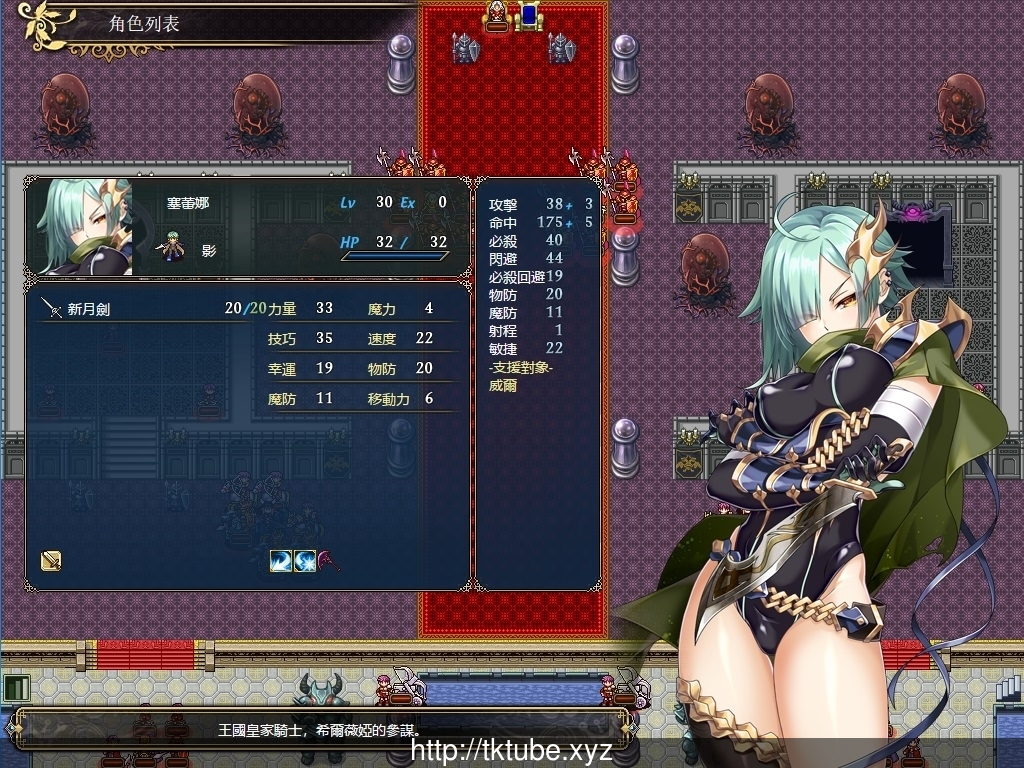The height and width of the screenshot is (768, 1024).
Task: Click the pink axe skill icon
Action: [329, 561]
